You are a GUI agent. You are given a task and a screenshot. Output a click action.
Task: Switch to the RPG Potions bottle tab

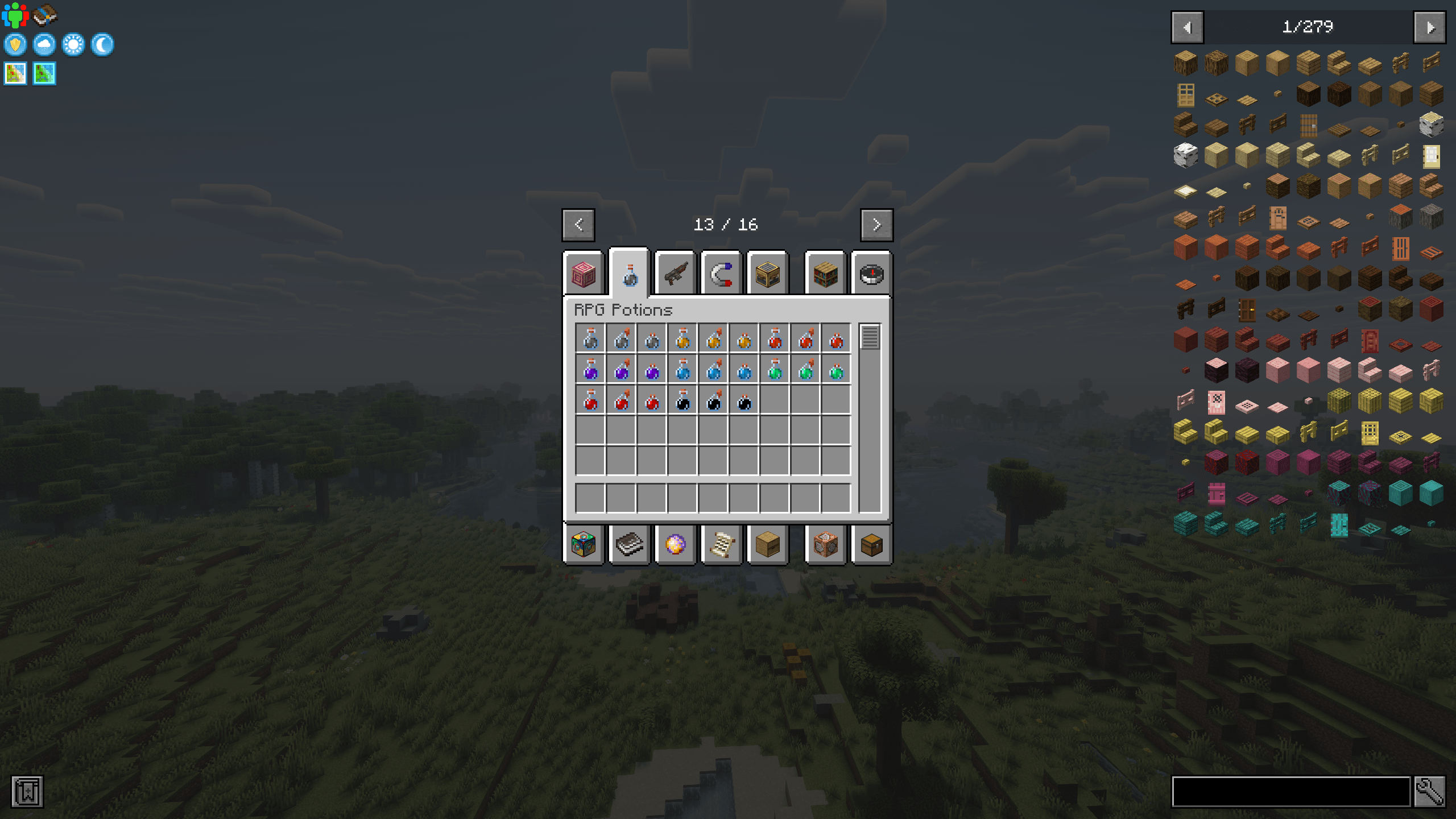[x=629, y=273]
